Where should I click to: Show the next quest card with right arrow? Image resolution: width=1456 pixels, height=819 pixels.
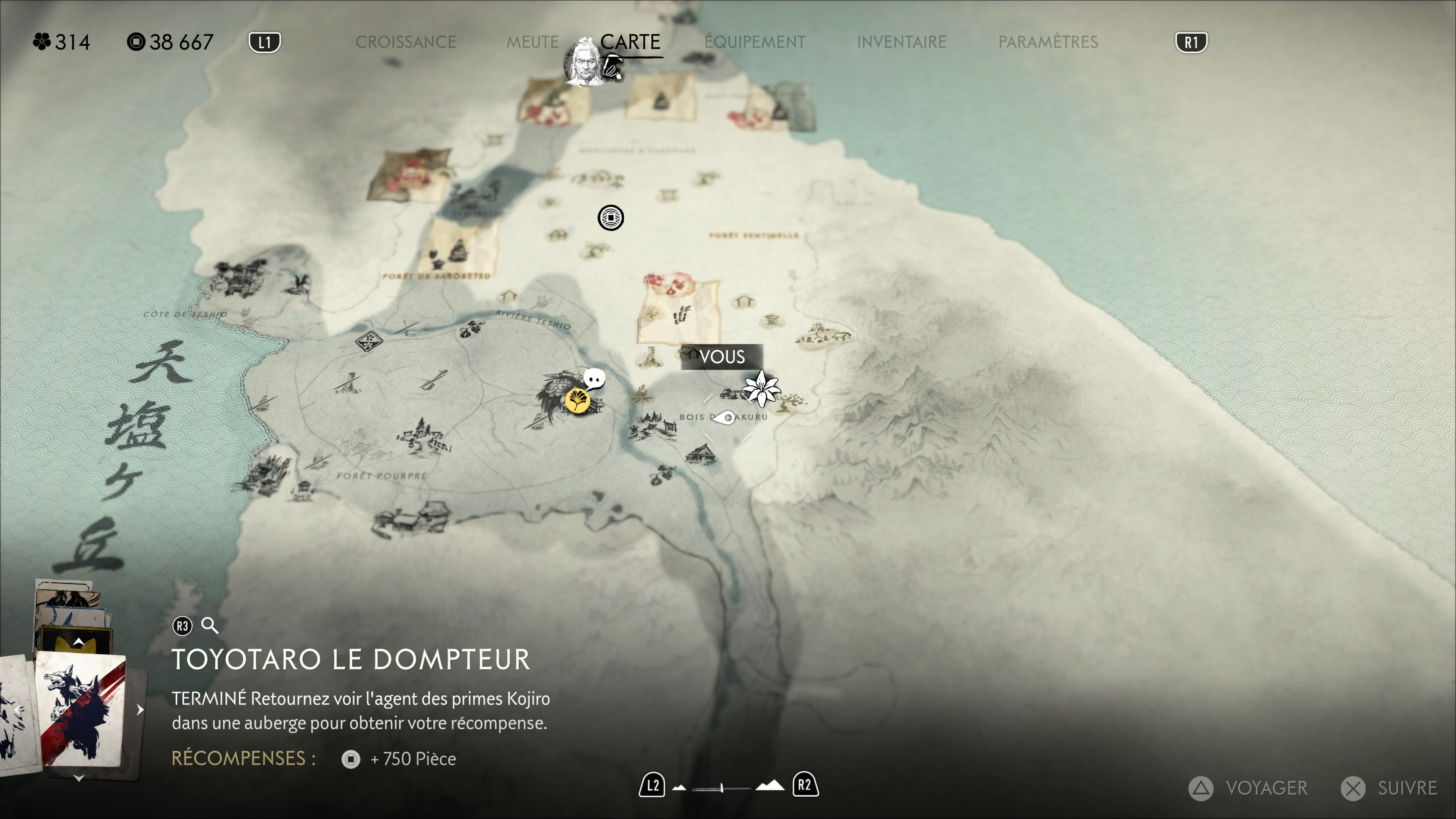(x=140, y=710)
